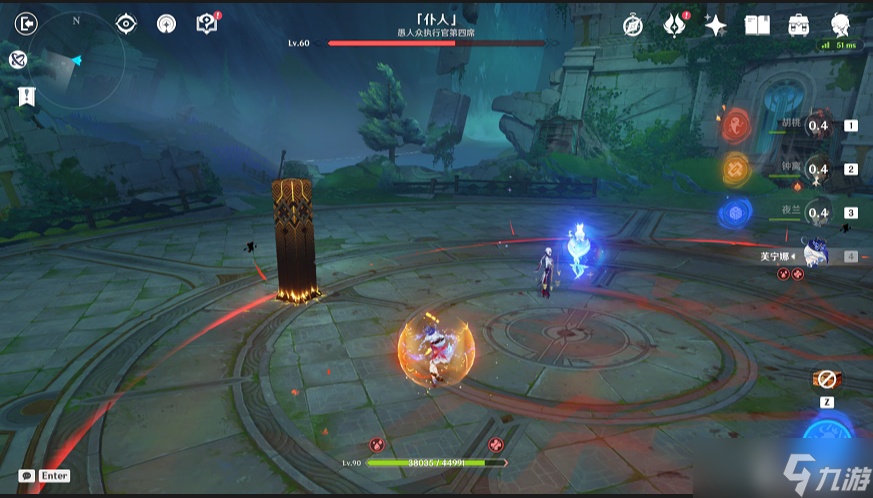Switch to party member 胡桃

pyautogui.click(x=819, y=127)
